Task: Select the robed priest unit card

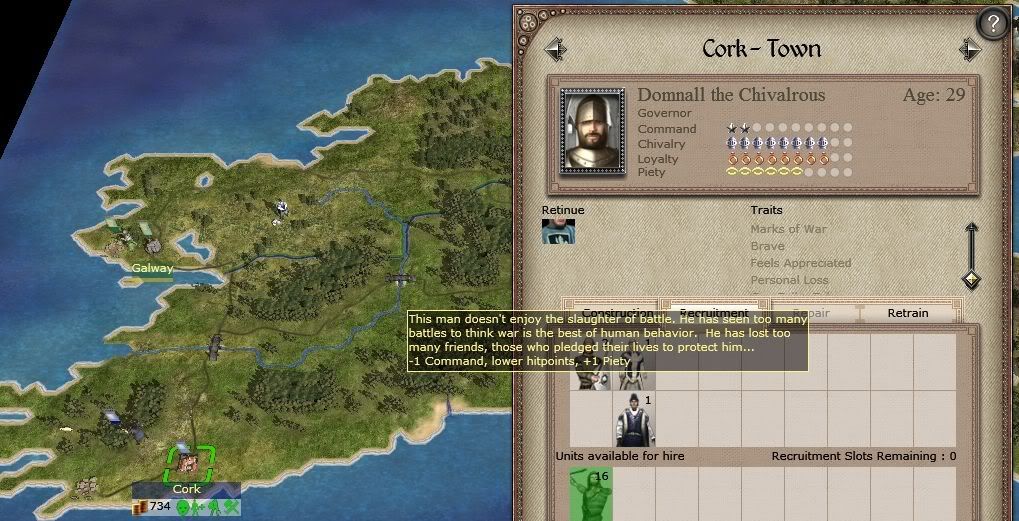Action: [635, 420]
